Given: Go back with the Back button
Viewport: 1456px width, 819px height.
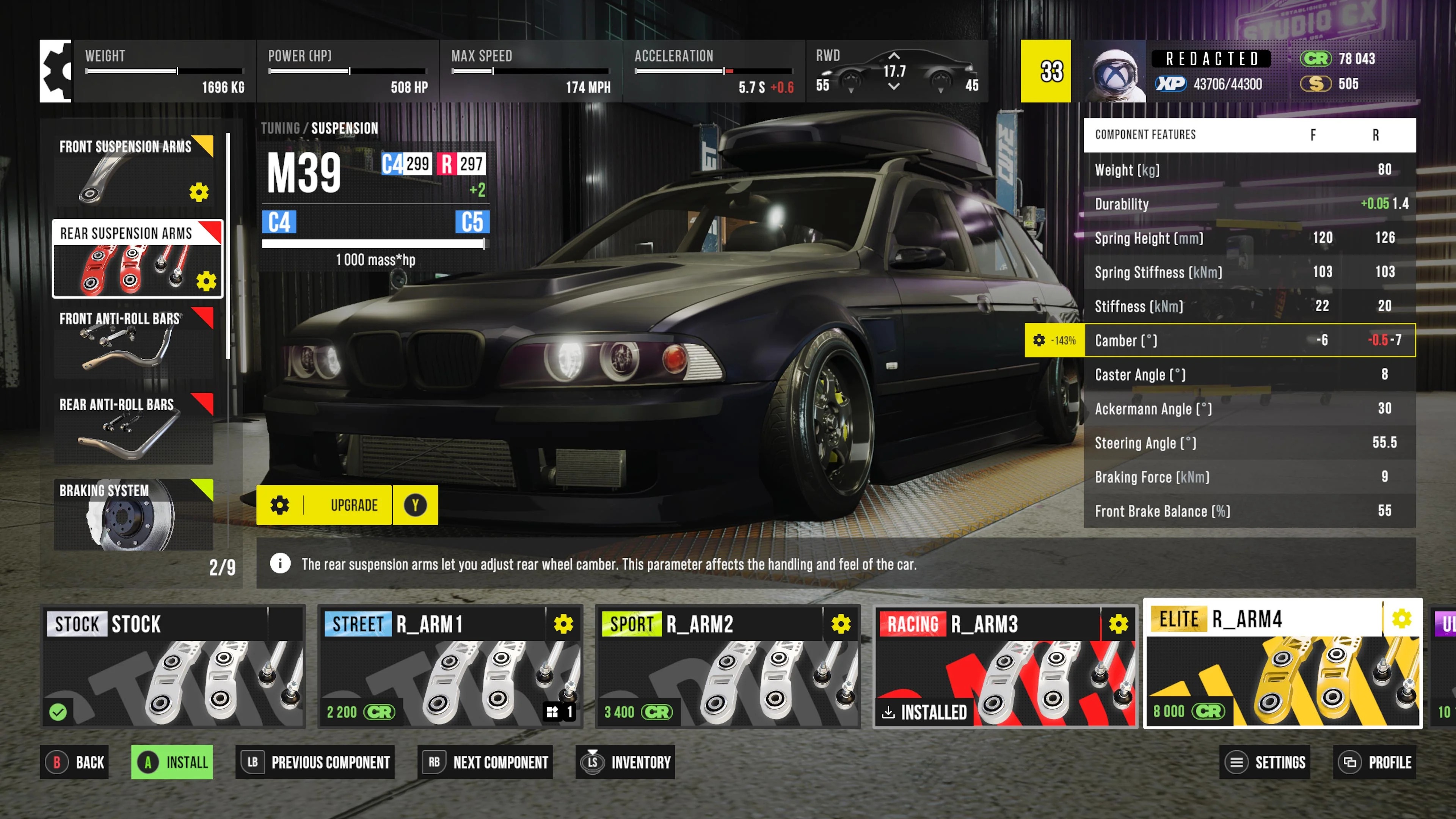Looking at the screenshot, I should pyautogui.click(x=75, y=762).
